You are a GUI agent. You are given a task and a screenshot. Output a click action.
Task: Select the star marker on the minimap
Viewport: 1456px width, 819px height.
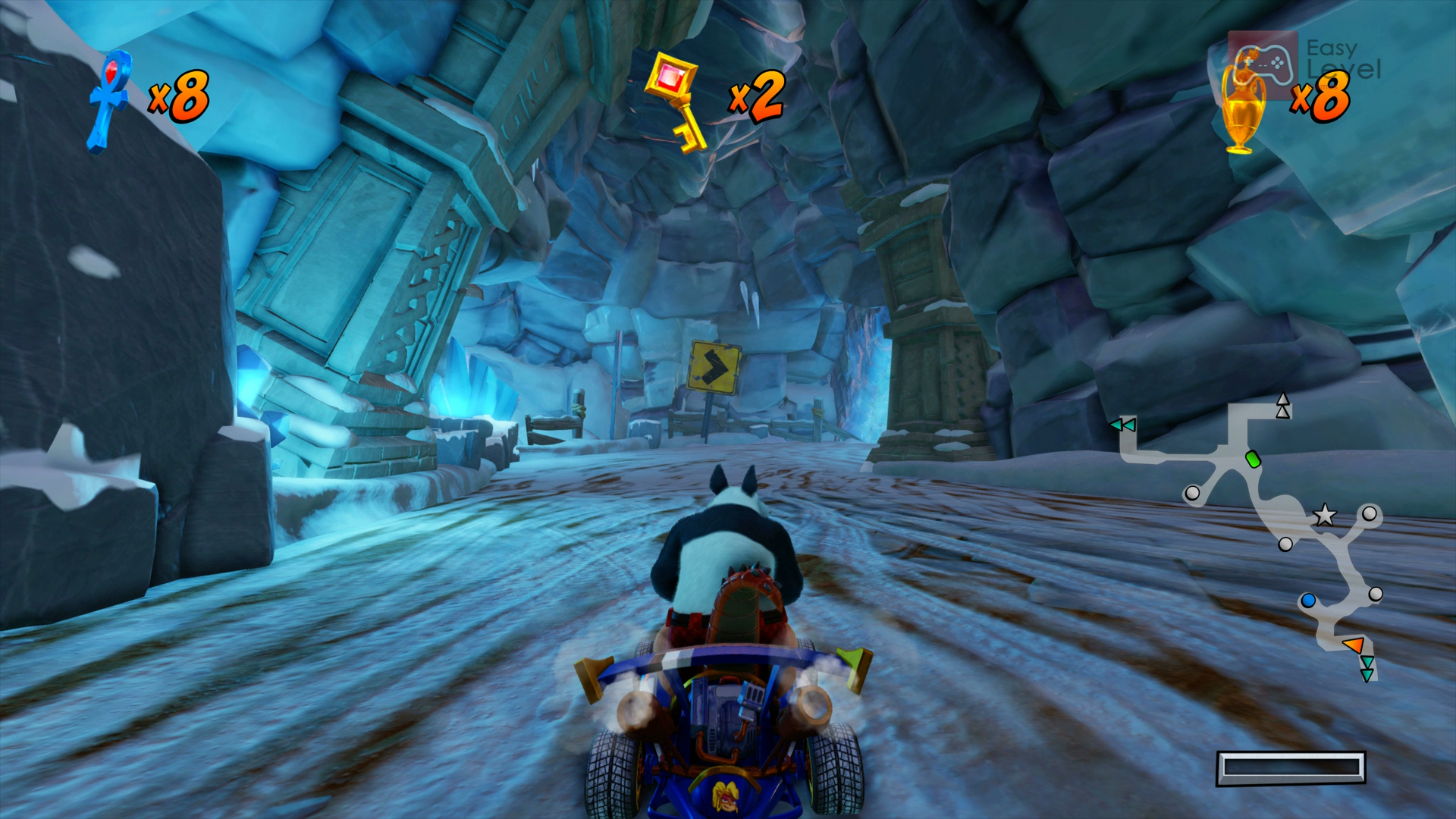[1324, 516]
